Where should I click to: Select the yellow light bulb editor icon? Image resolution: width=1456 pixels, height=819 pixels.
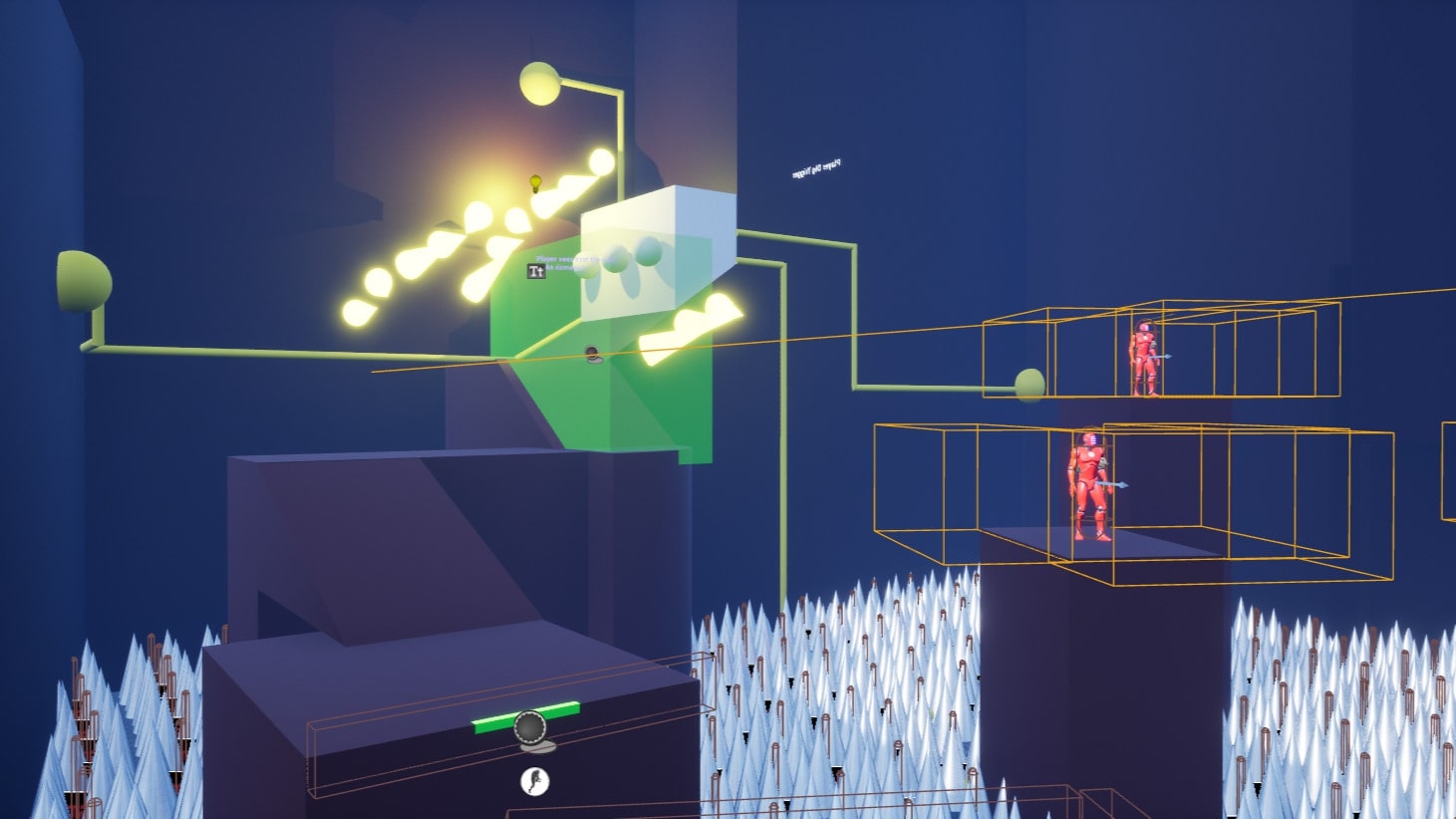(x=535, y=183)
